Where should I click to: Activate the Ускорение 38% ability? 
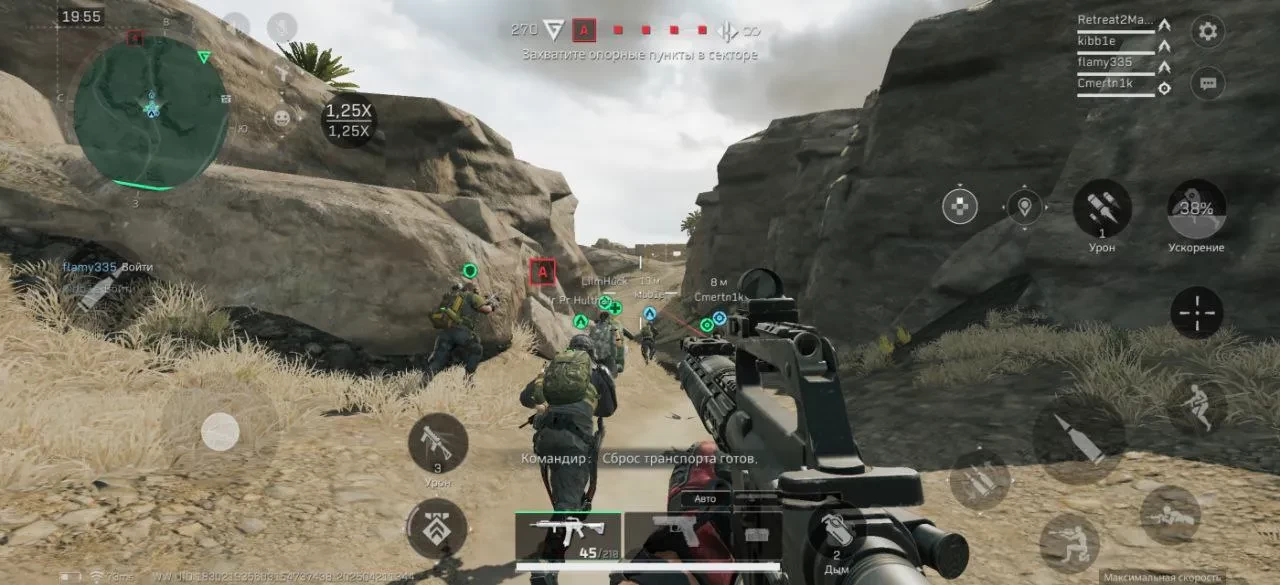[x=1197, y=209]
